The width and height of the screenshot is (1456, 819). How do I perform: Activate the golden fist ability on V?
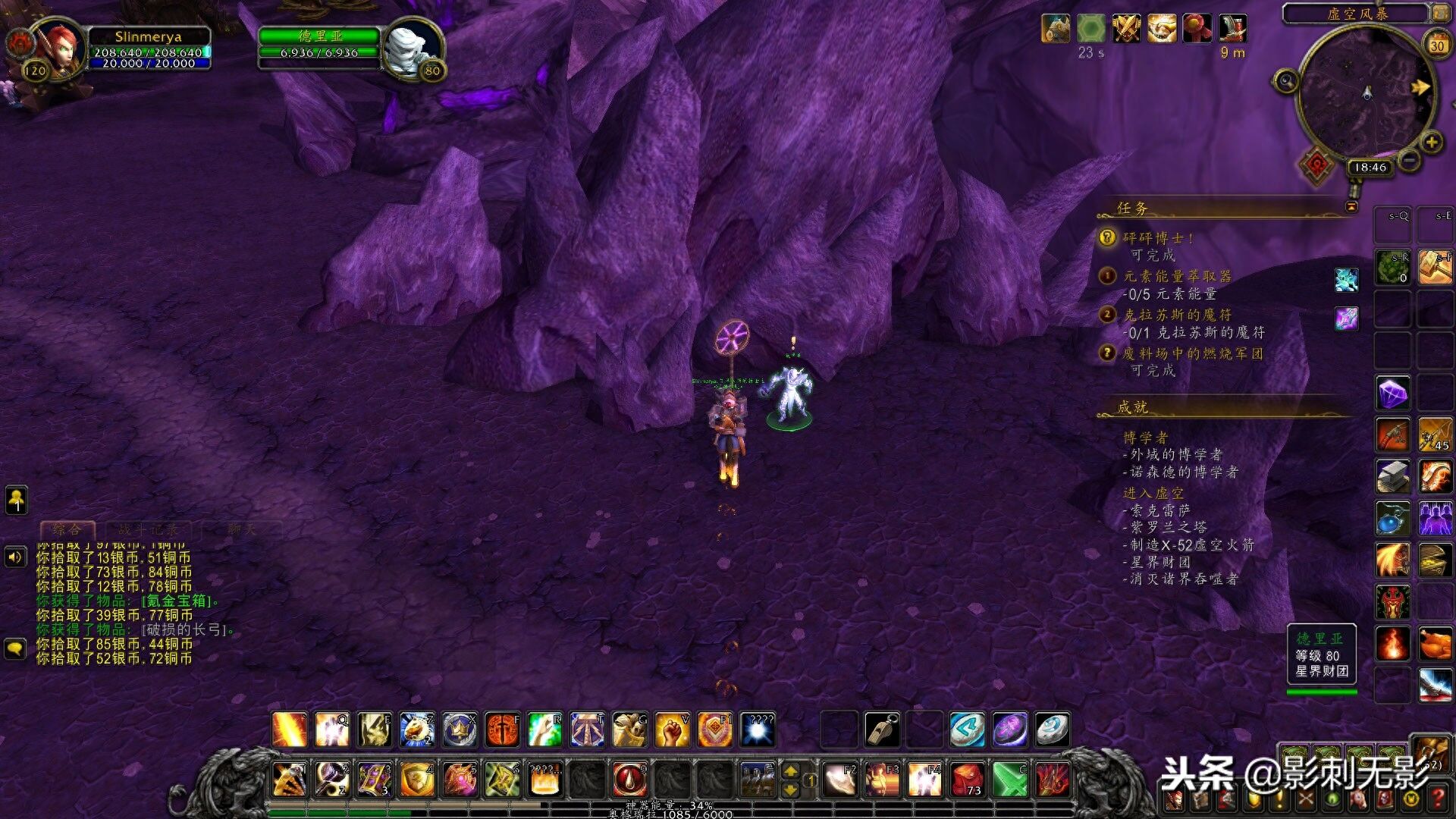[672, 730]
